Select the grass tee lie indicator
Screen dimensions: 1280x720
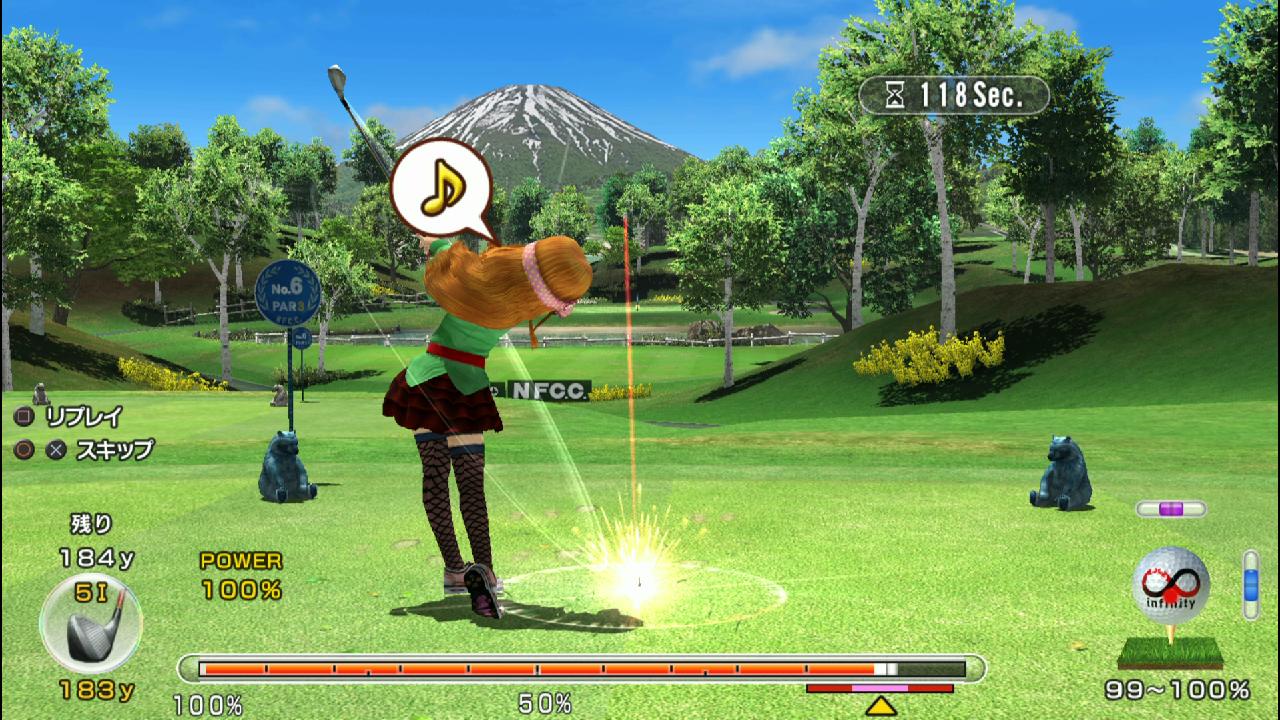coord(1170,653)
